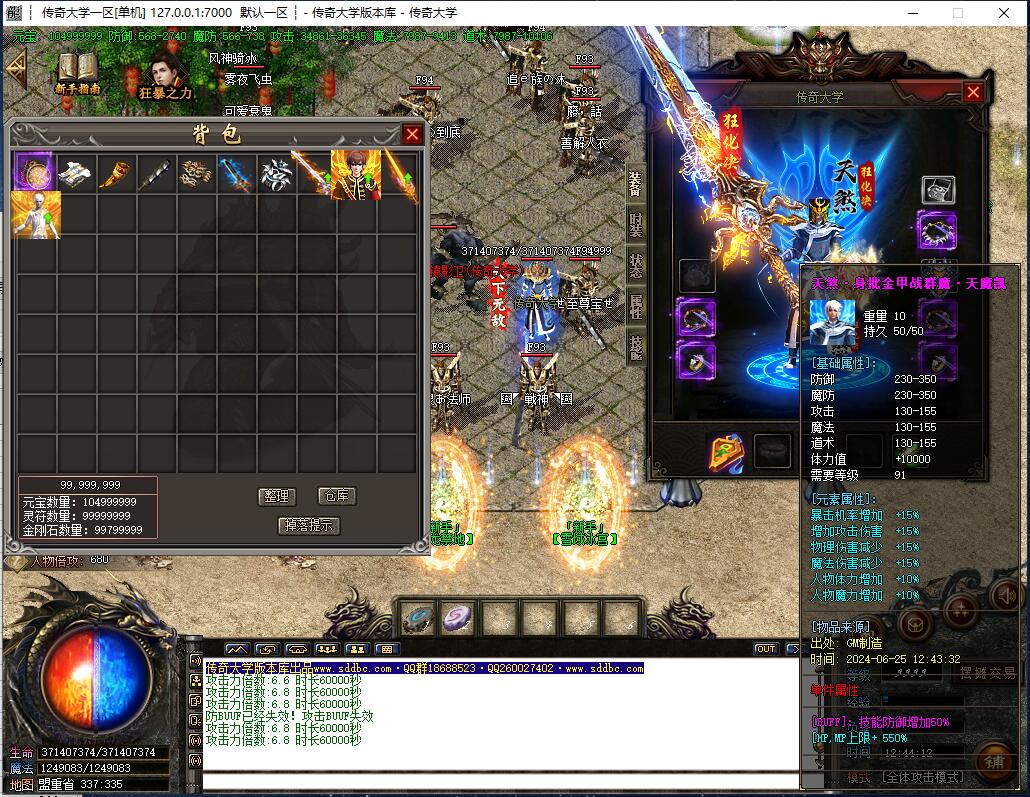Switch to the 状态 status tab
1030x797 pixels.
tap(636, 265)
